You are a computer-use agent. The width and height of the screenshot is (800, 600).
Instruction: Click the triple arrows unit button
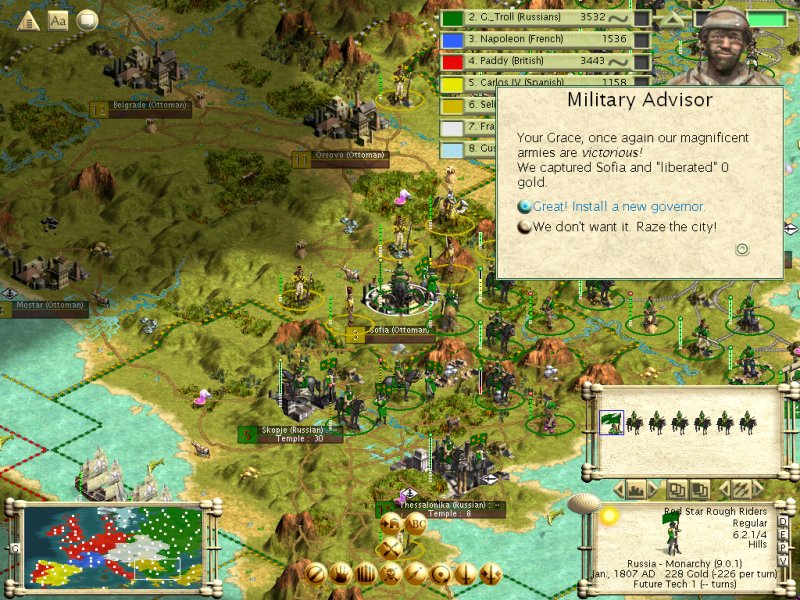(741, 489)
